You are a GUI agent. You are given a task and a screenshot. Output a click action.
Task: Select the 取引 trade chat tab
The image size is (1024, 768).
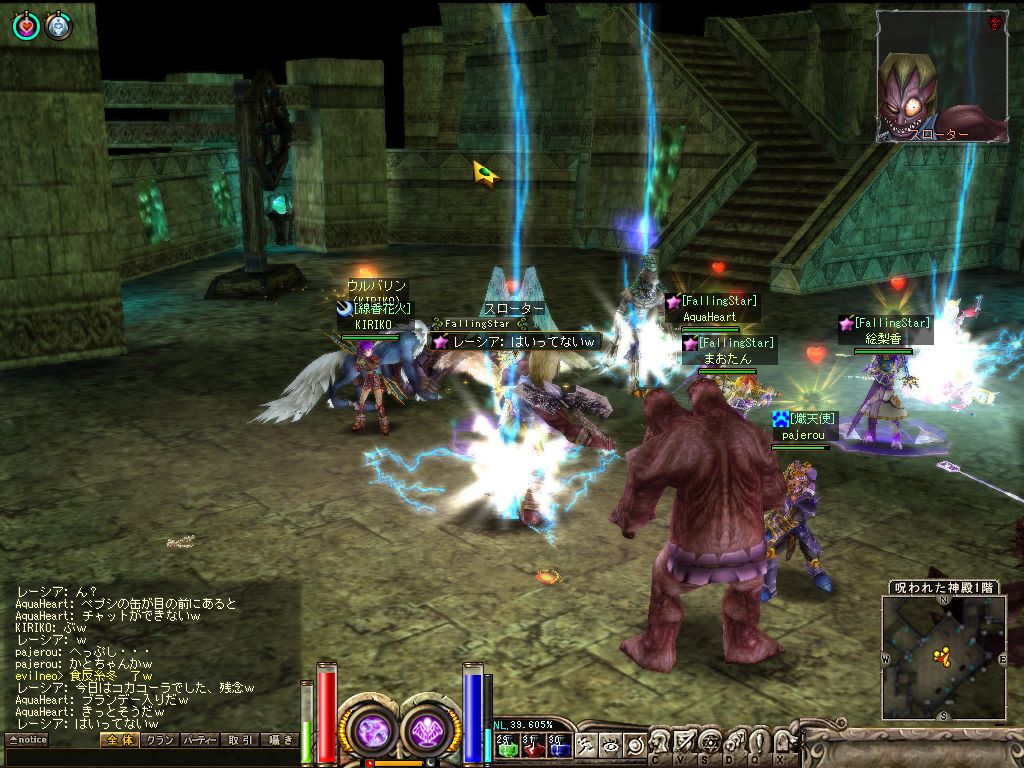[x=240, y=740]
